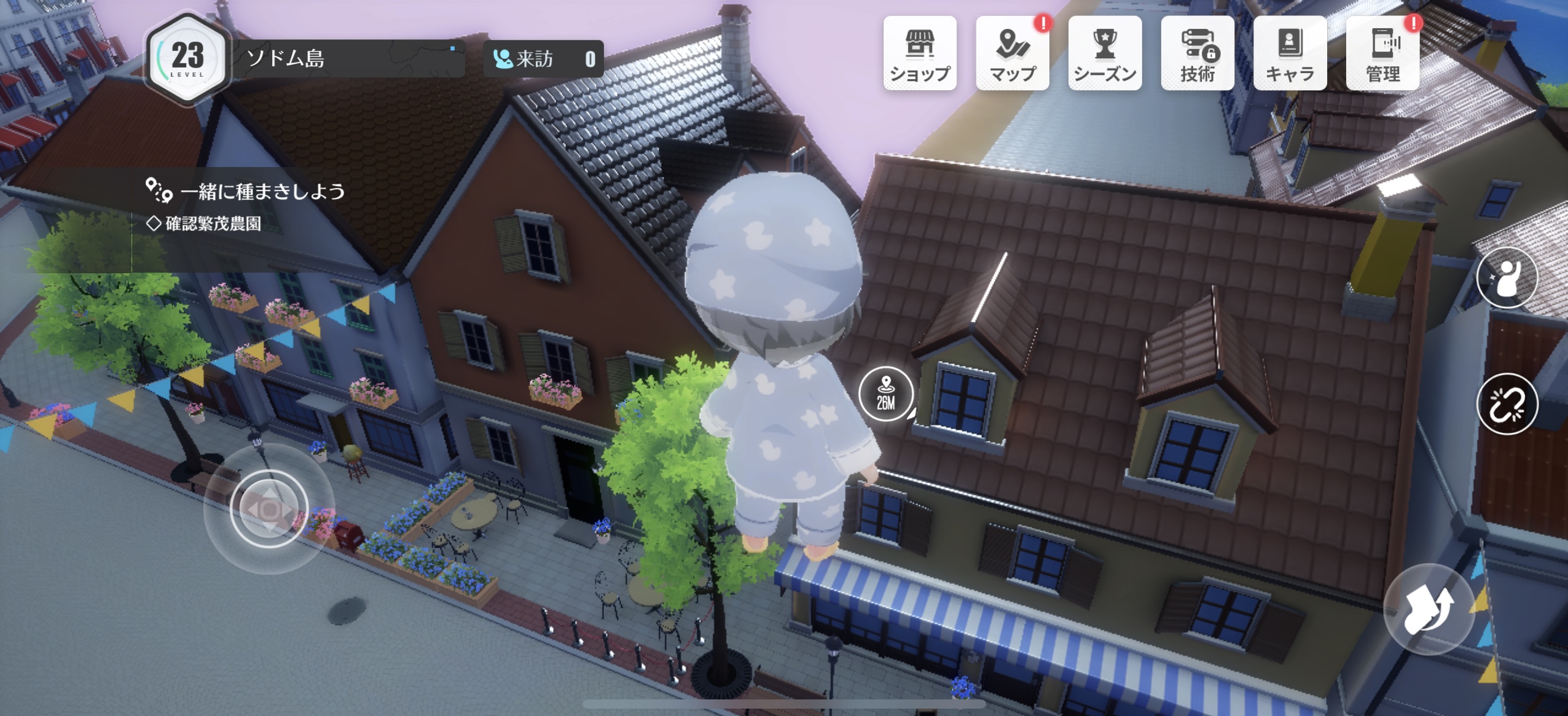
Task: Open the キャラ character menu
Action: 1290,54
